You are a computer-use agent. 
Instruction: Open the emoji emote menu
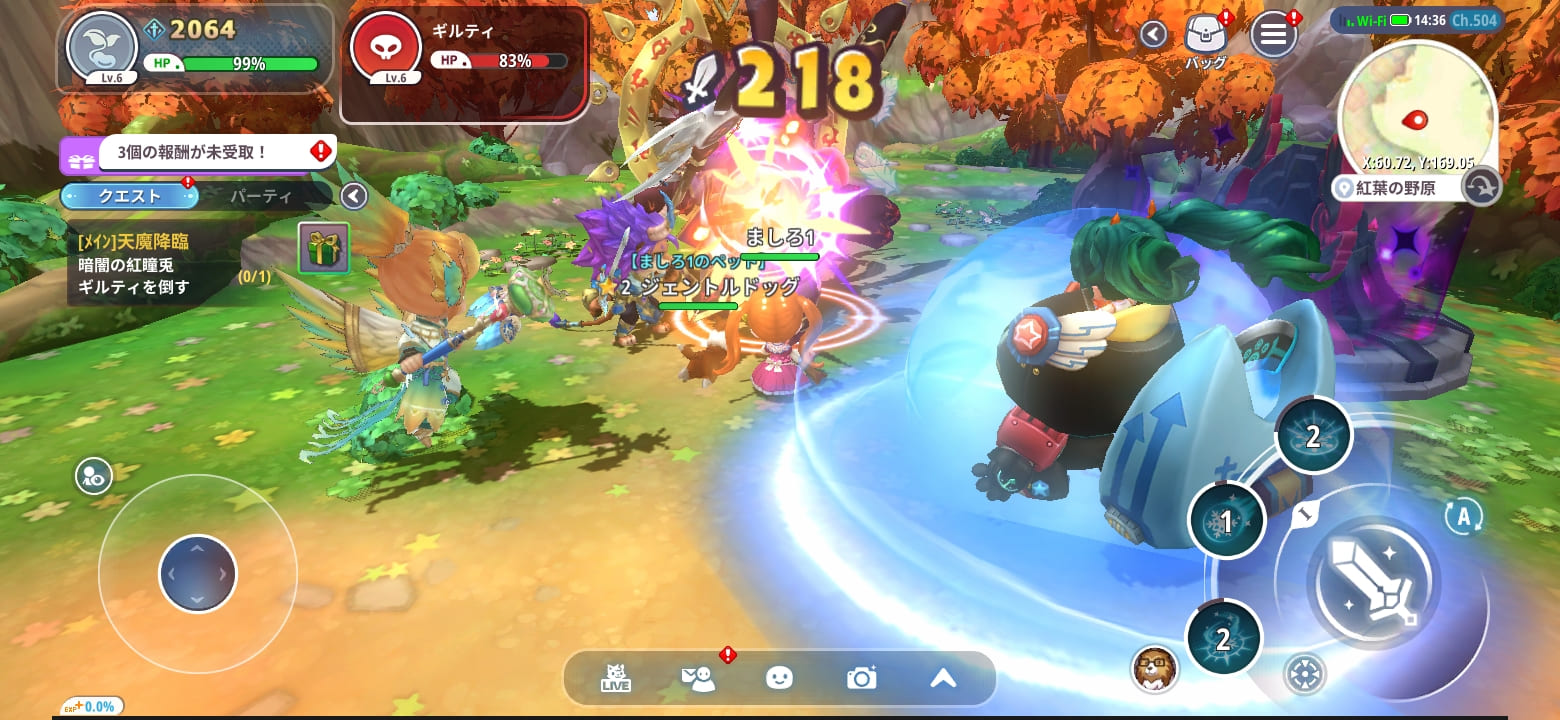pos(779,678)
